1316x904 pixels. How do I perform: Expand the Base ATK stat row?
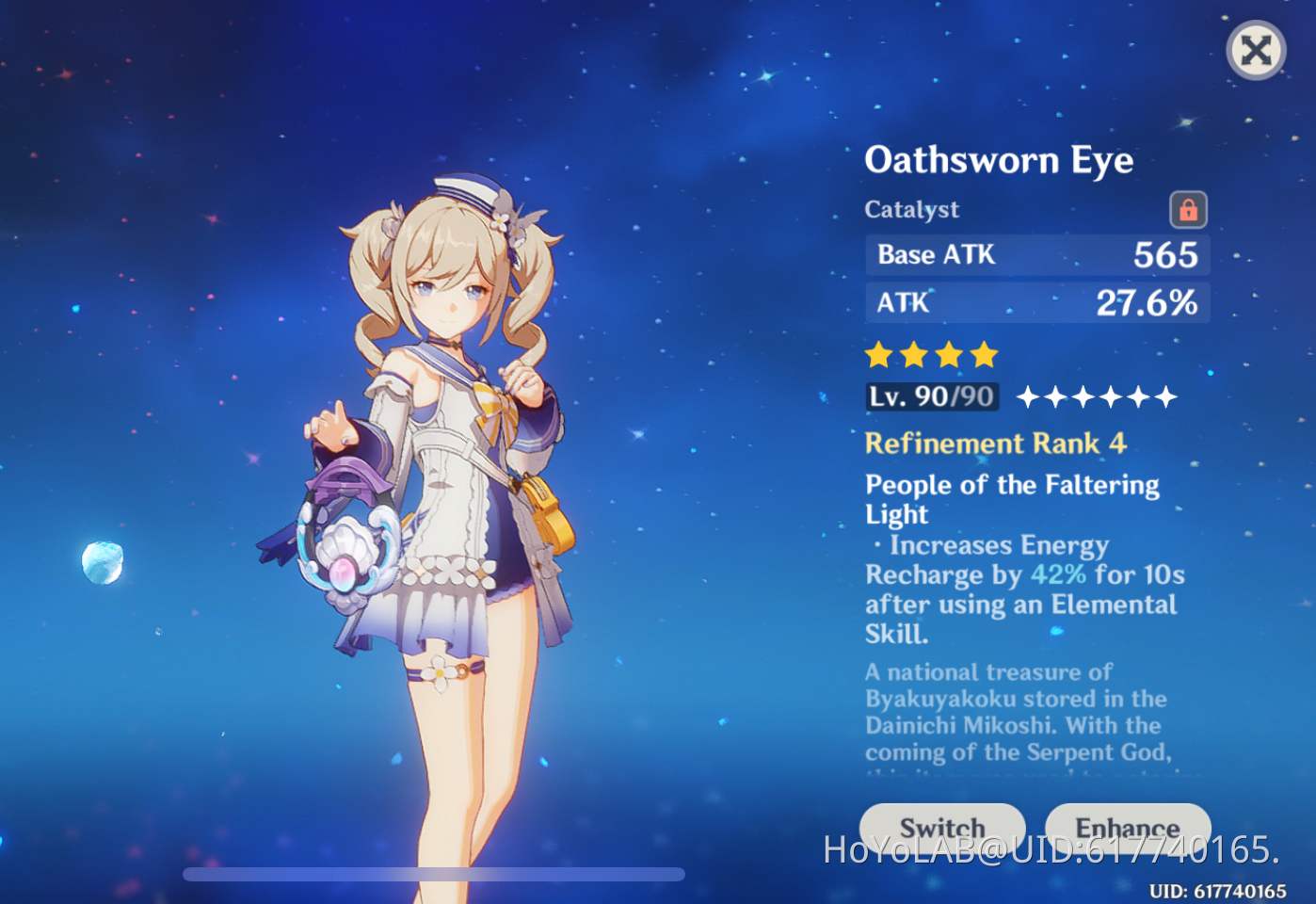[x=1035, y=255]
